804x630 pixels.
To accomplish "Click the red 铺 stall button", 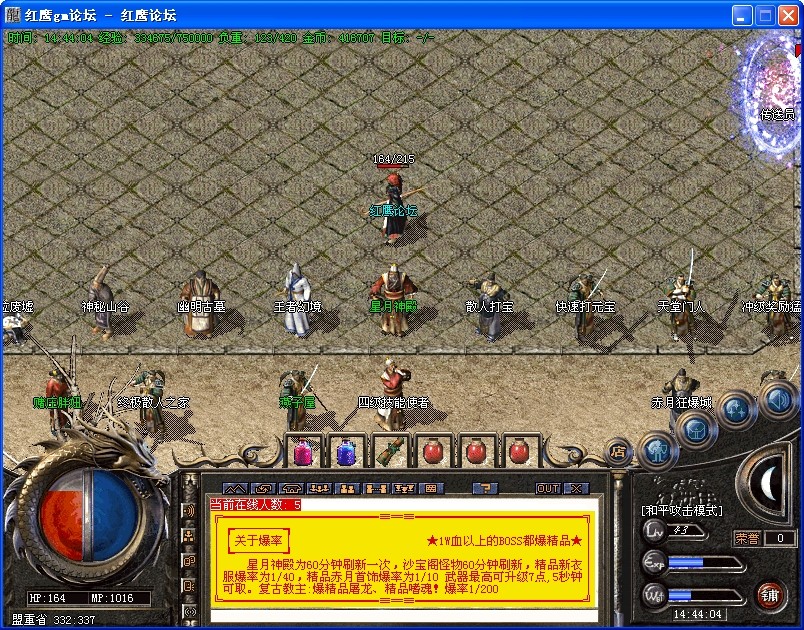I will point(770,595).
